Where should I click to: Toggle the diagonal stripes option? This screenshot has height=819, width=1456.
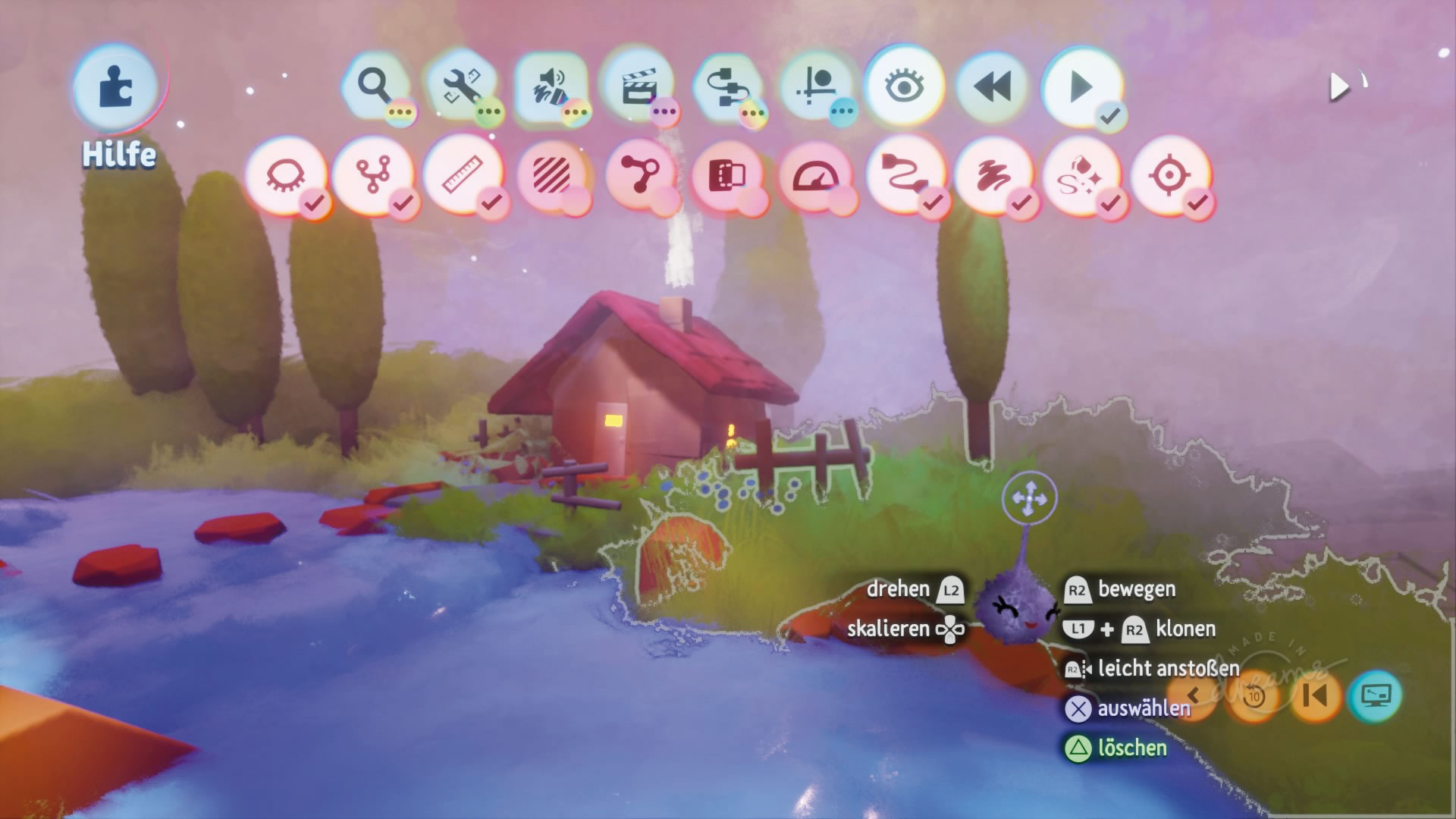(x=551, y=177)
